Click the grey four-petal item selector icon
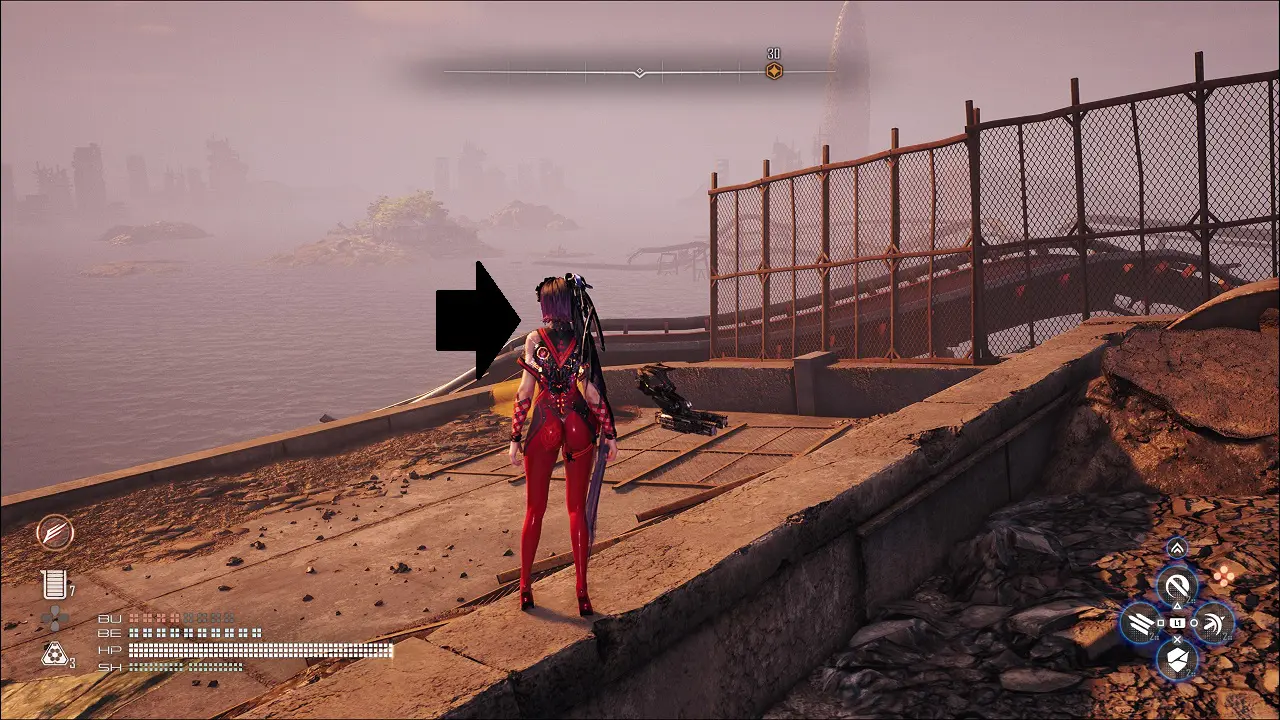Screen dimensions: 1280x720 click(54, 619)
